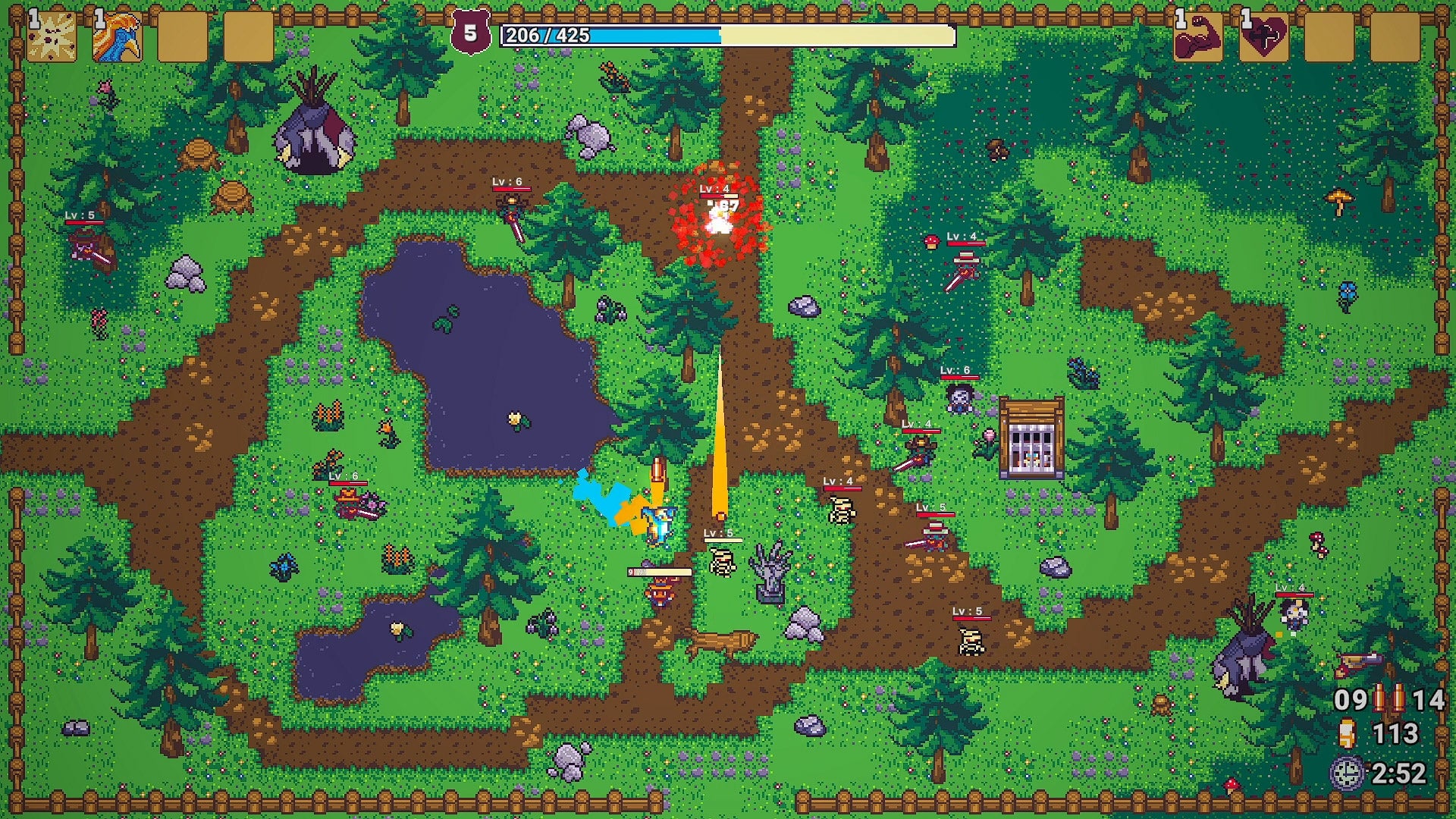The height and width of the screenshot is (819, 1456).
Task: Click the level 5 shield badge
Action: 470,33
